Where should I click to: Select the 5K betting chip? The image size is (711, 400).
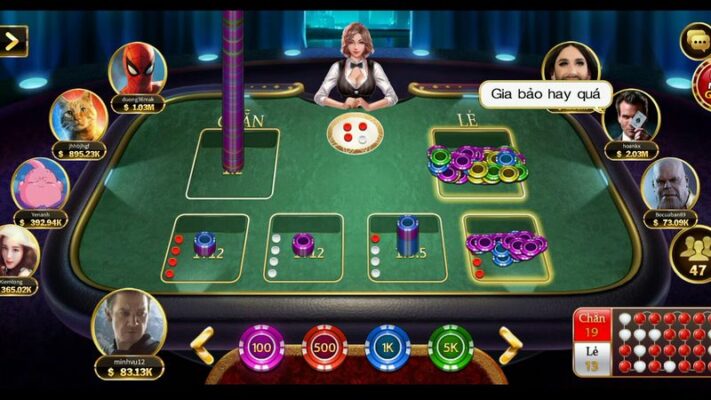tap(450, 348)
